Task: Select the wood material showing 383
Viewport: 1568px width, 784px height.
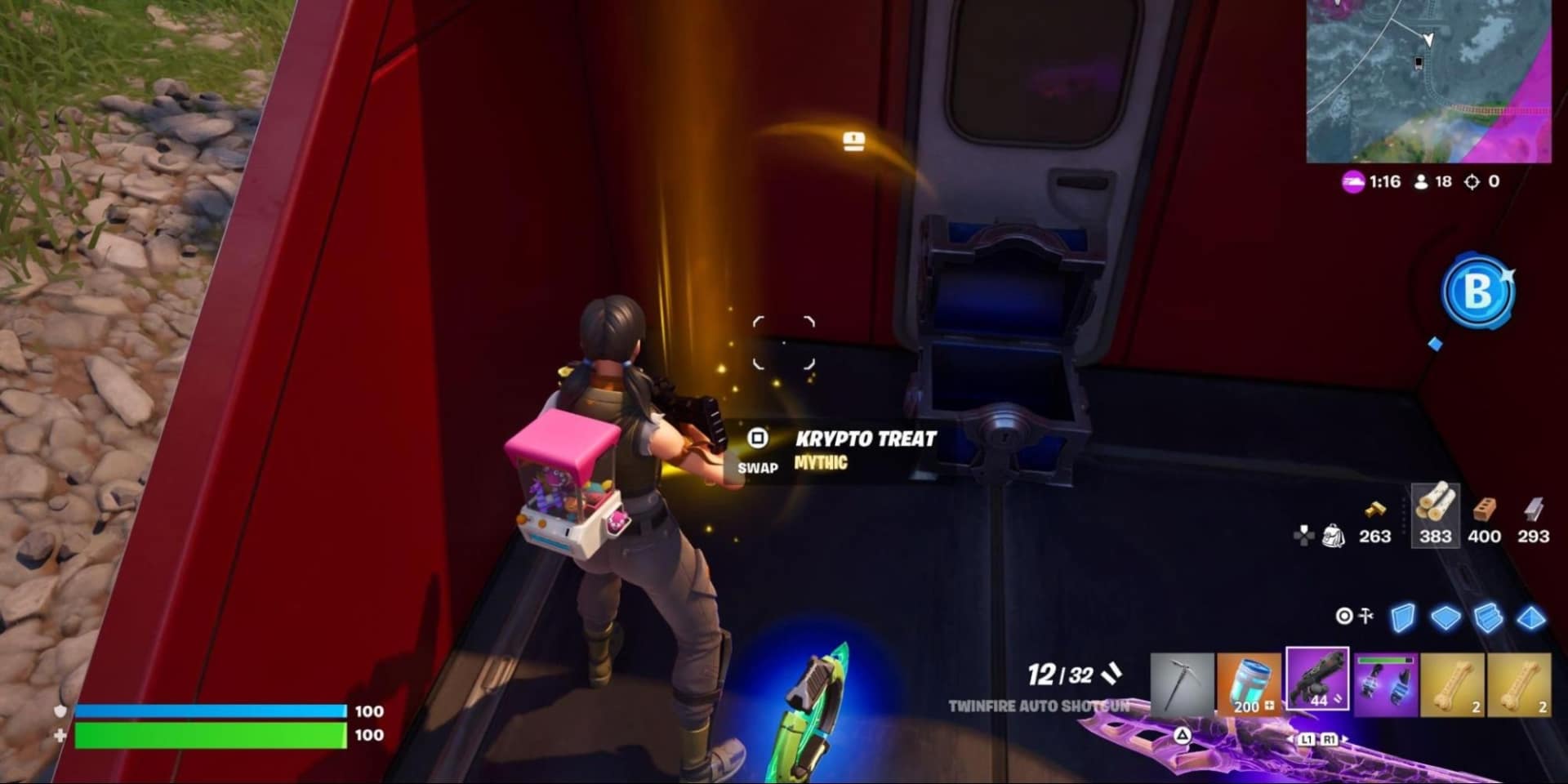Action: [1436, 514]
